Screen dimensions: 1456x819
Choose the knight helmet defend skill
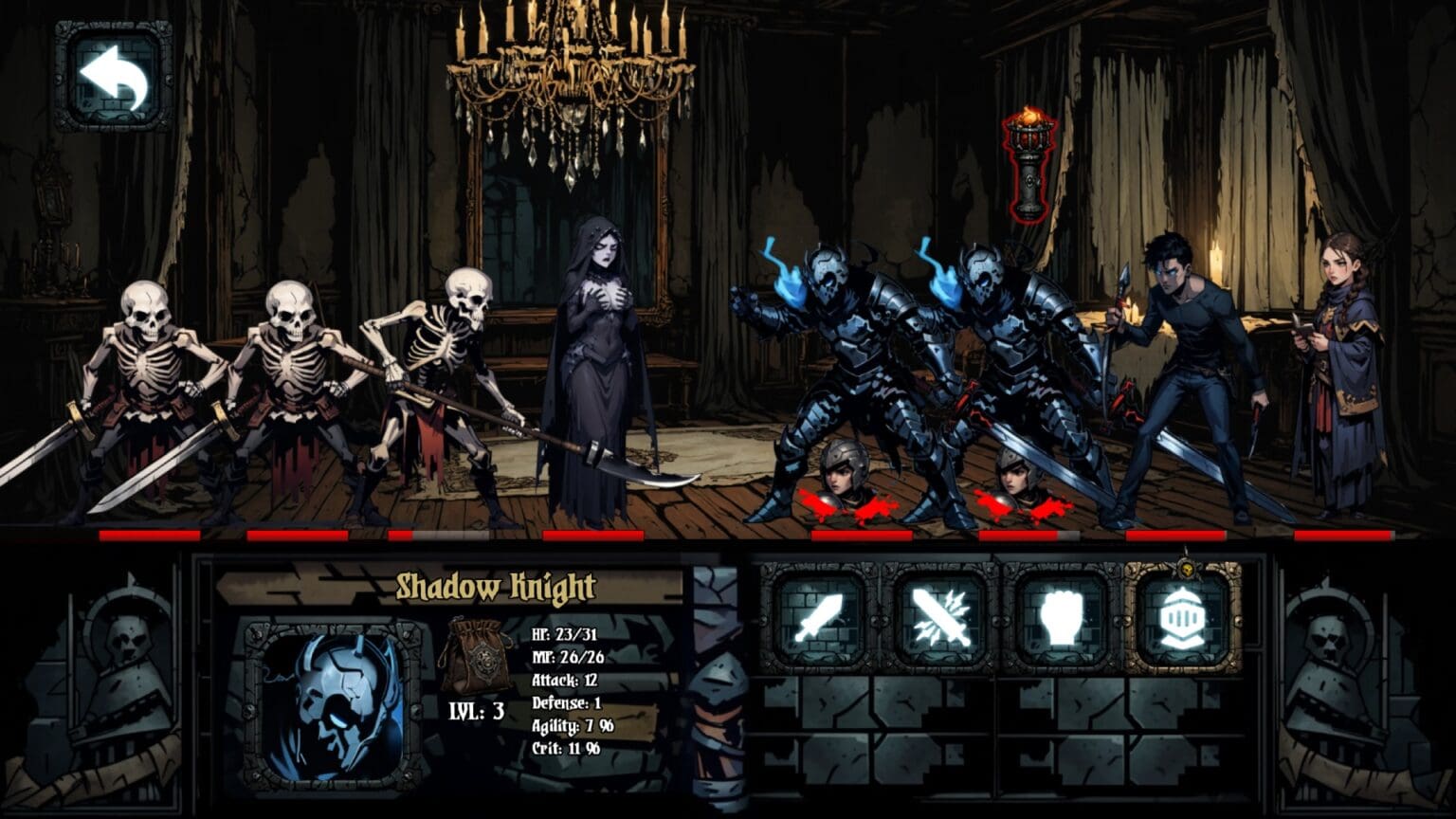pos(1183,617)
